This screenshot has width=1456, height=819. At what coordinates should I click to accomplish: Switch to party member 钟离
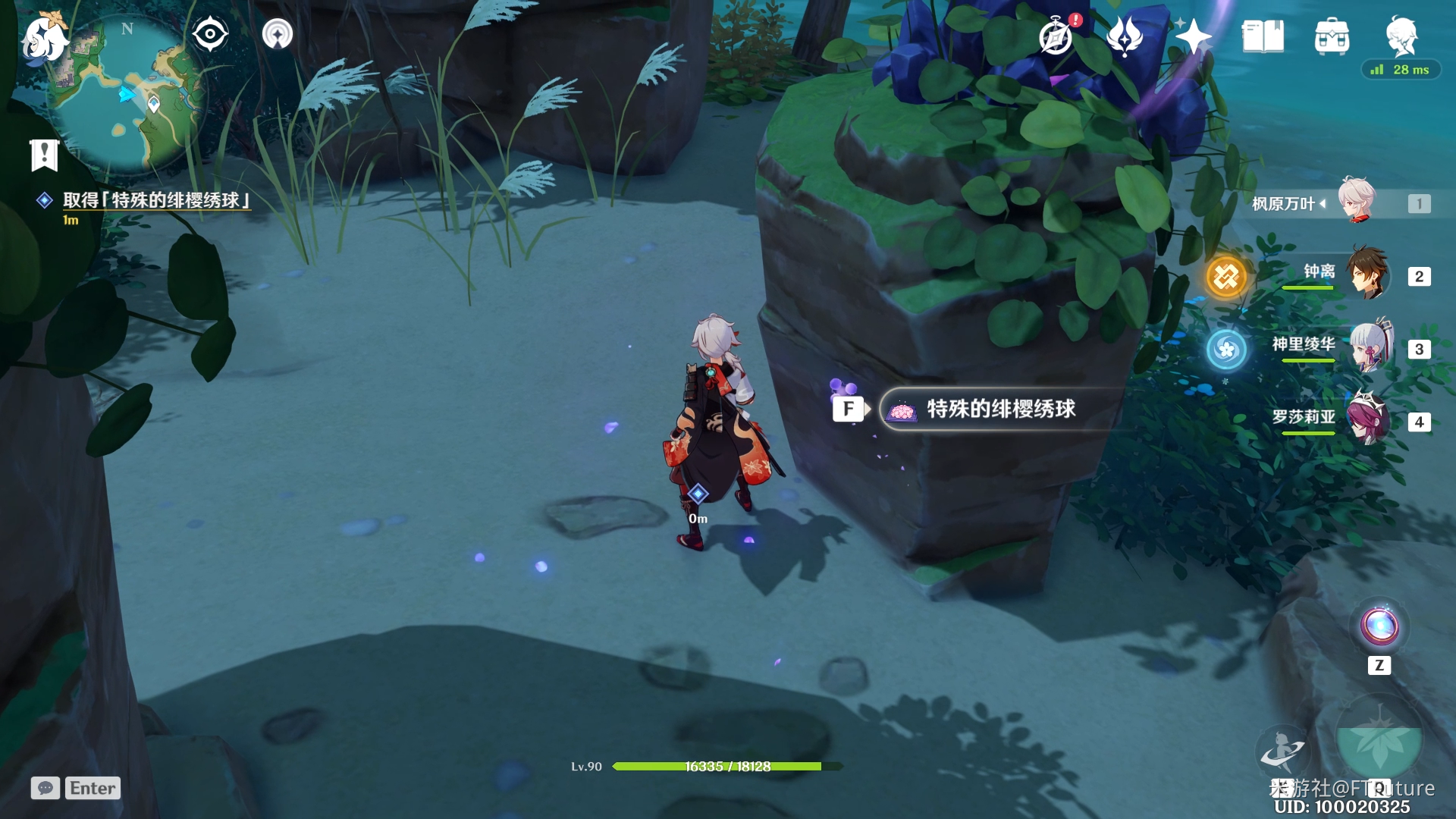[x=1367, y=275]
